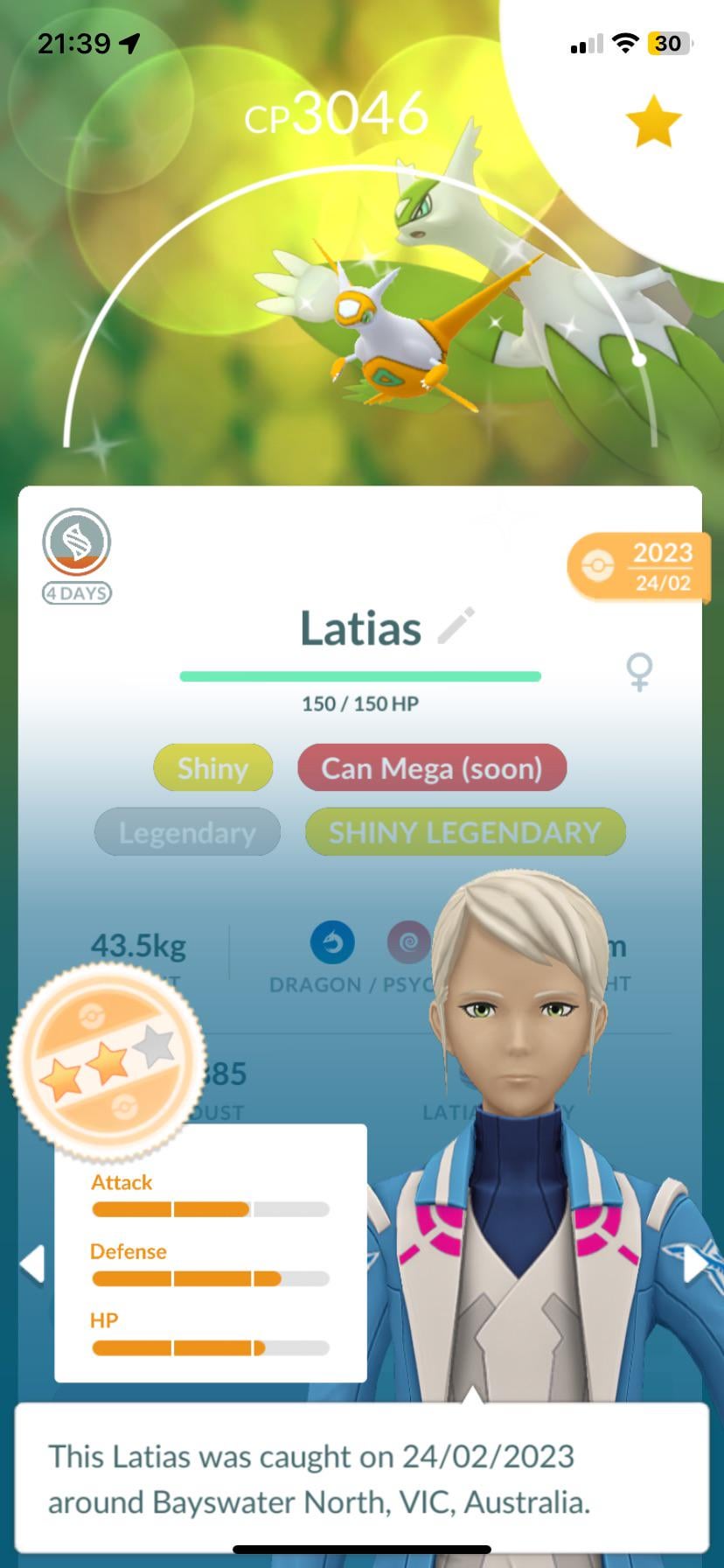Select the Legendary tag
The image size is (724, 1568).
pos(187,832)
